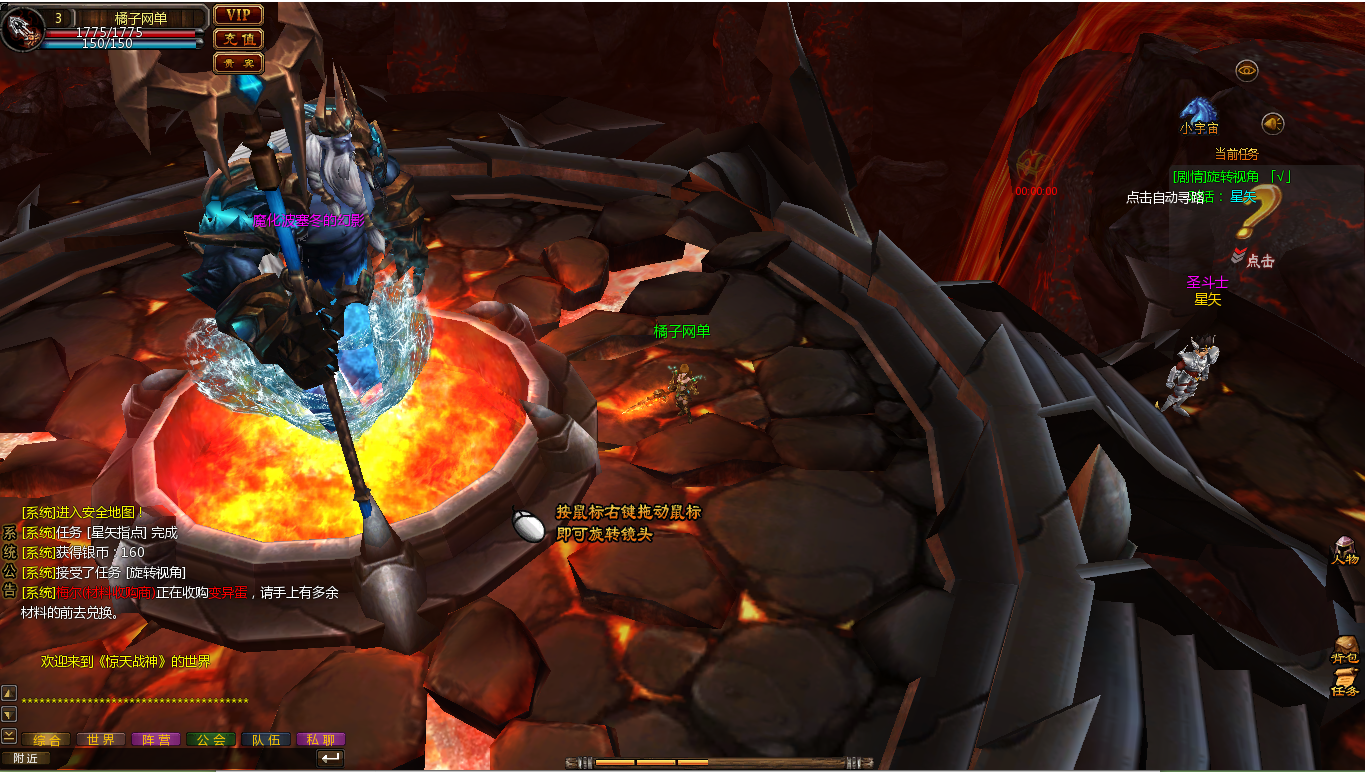
Task: Select the 阵营 faction chat tab
Action: [156, 740]
